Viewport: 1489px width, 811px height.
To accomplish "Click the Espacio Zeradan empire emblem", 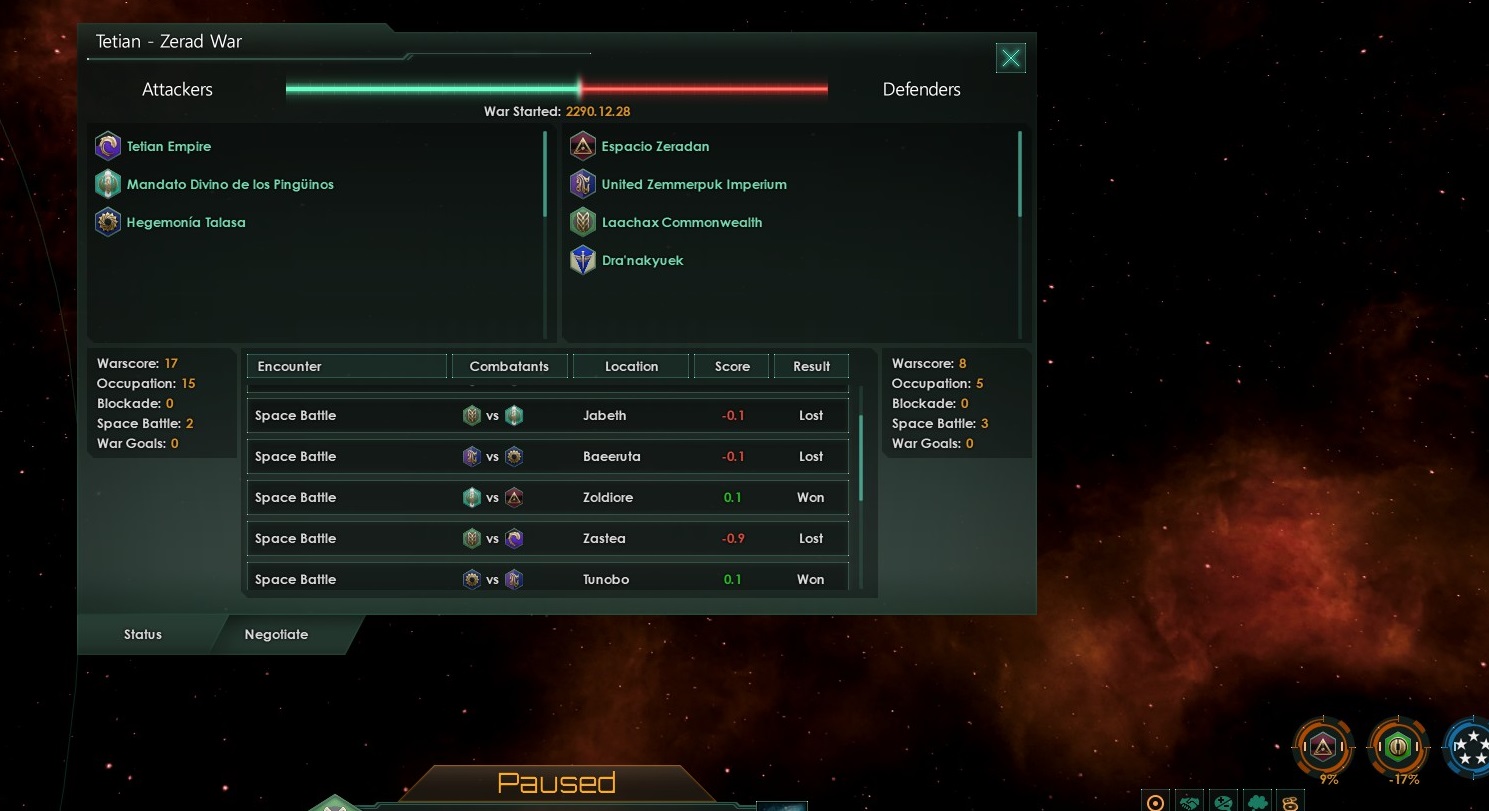I will coord(583,146).
